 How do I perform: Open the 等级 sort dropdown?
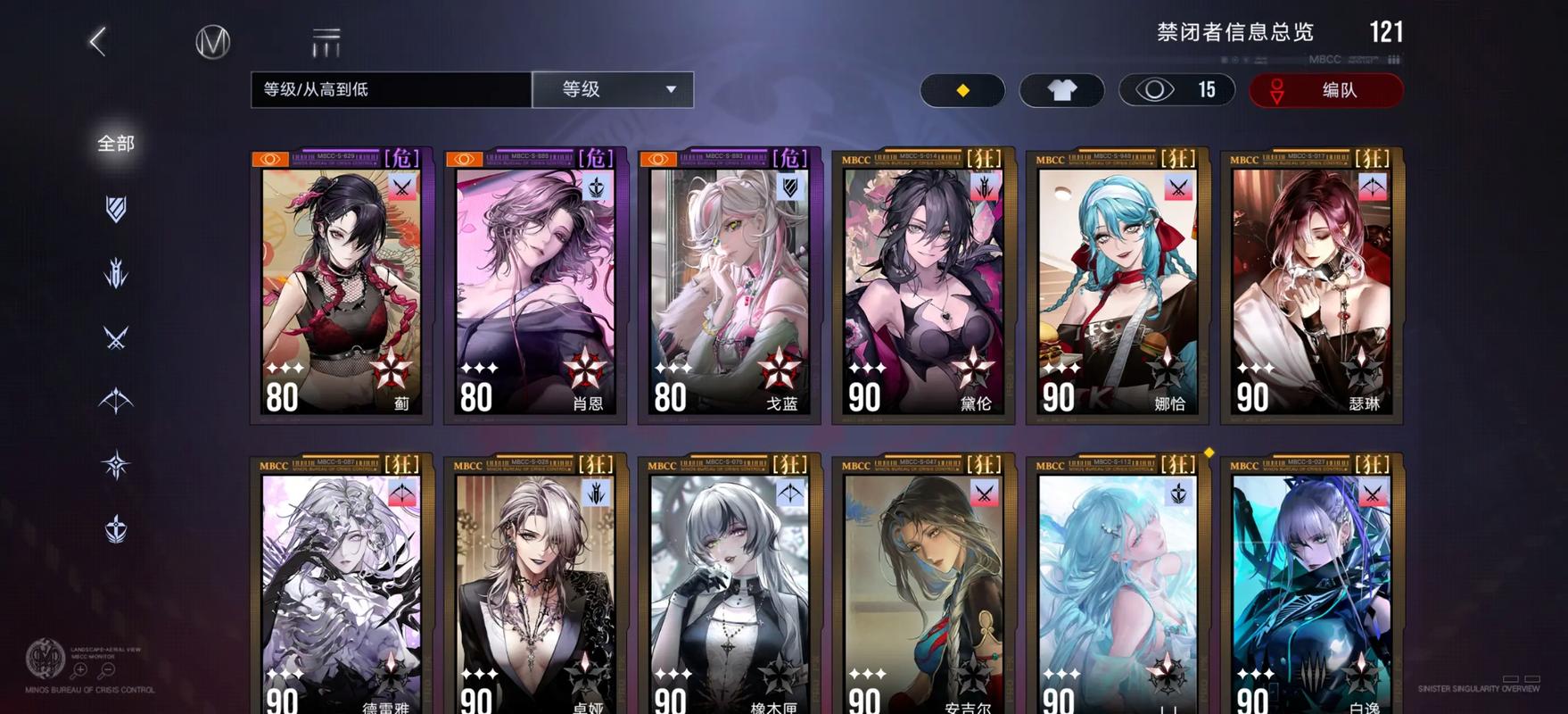pos(612,89)
